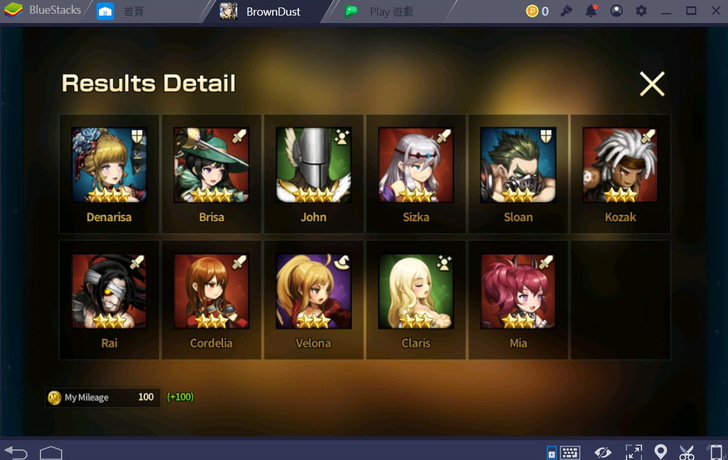The width and height of the screenshot is (728, 460).
Task: Select the Claris hero portrait
Action: (415, 291)
